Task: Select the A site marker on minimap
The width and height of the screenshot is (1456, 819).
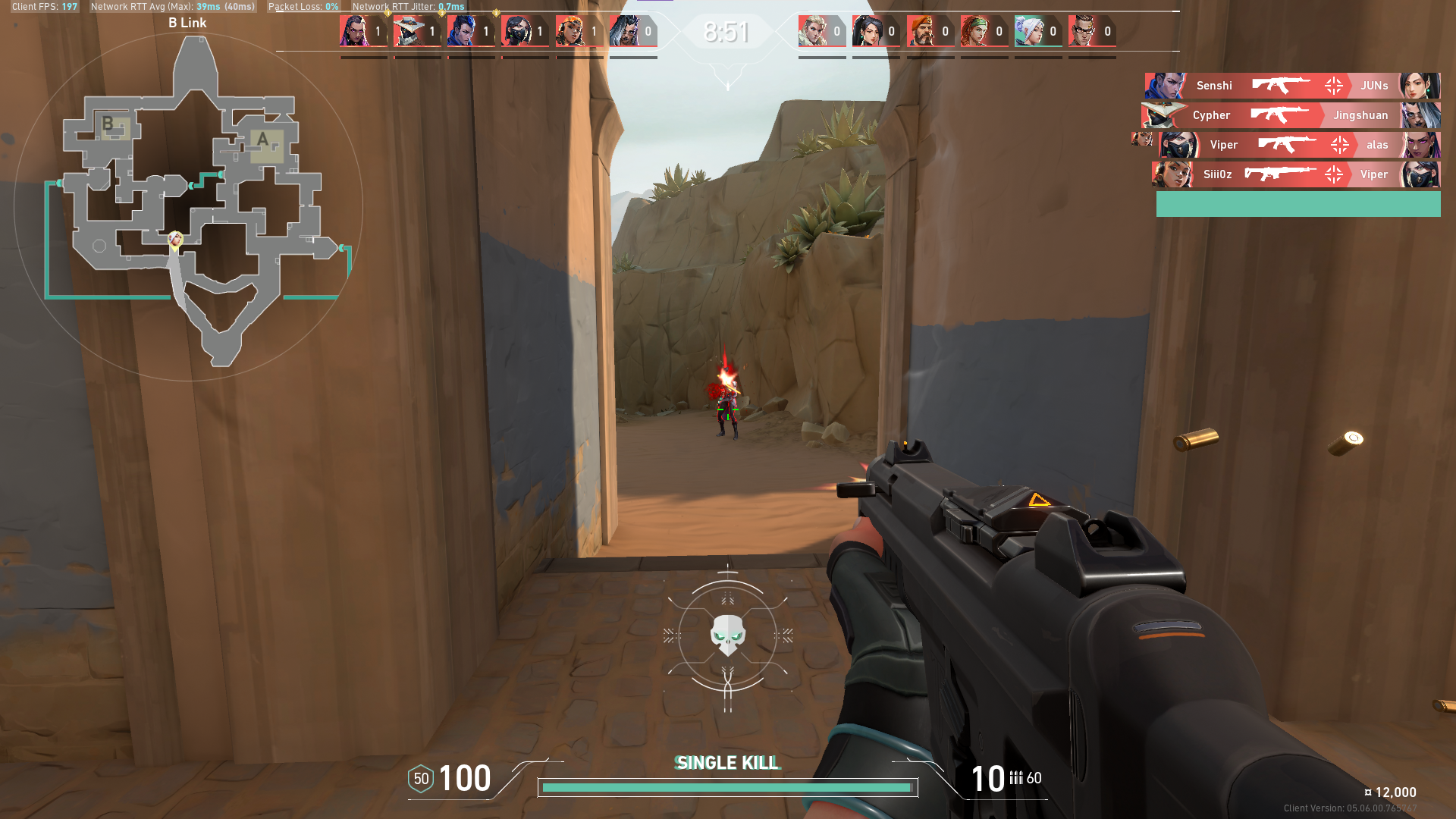Action: [263, 140]
